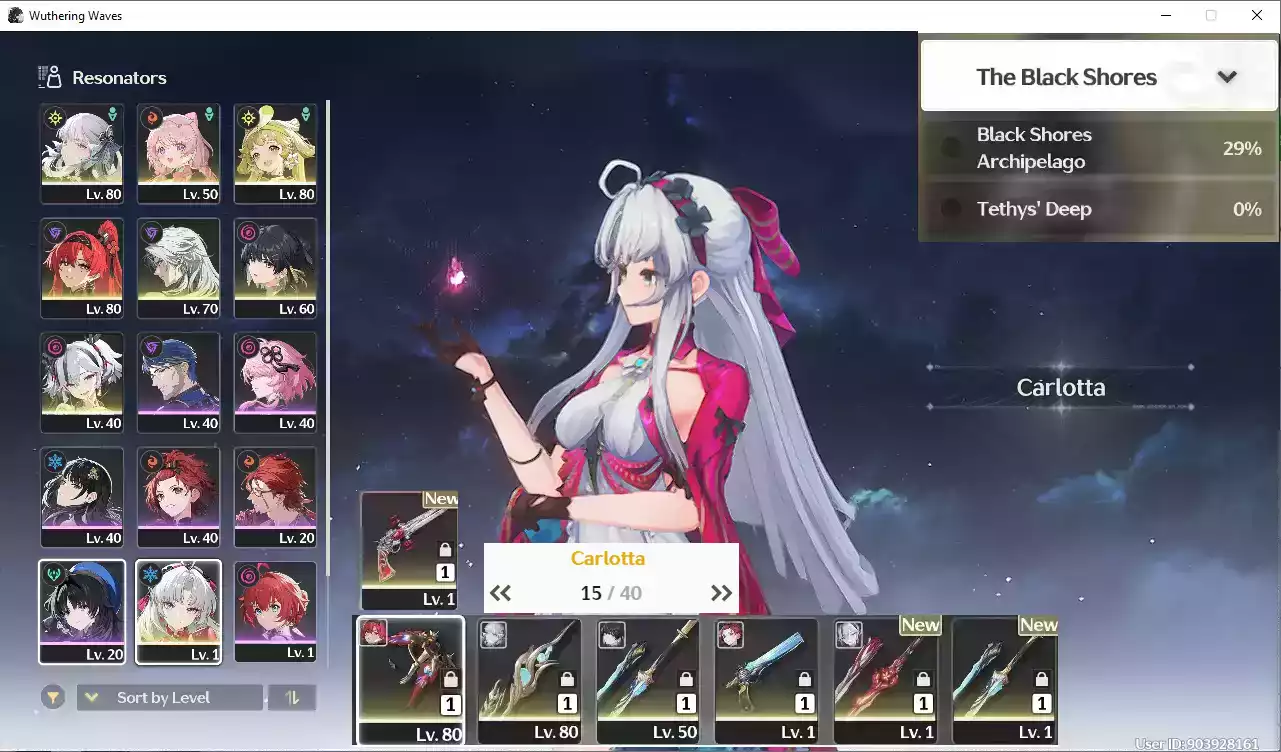Select the Lv. 20 resonator with blue beret
The height and width of the screenshot is (752, 1281).
tap(82, 611)
